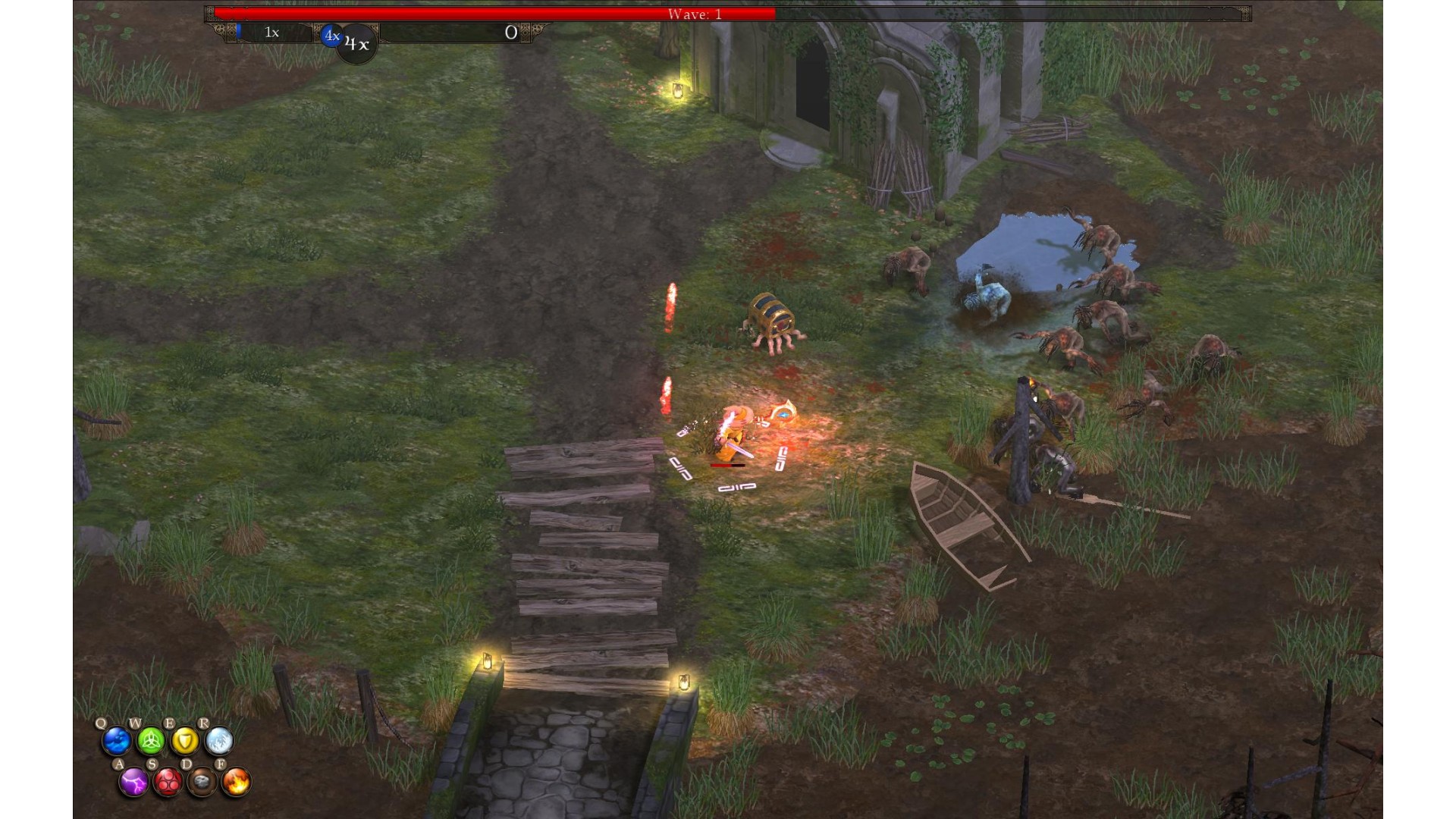Choose the red Arcane element orb
The image size is (1456, 819).
[x=168, y=782]
